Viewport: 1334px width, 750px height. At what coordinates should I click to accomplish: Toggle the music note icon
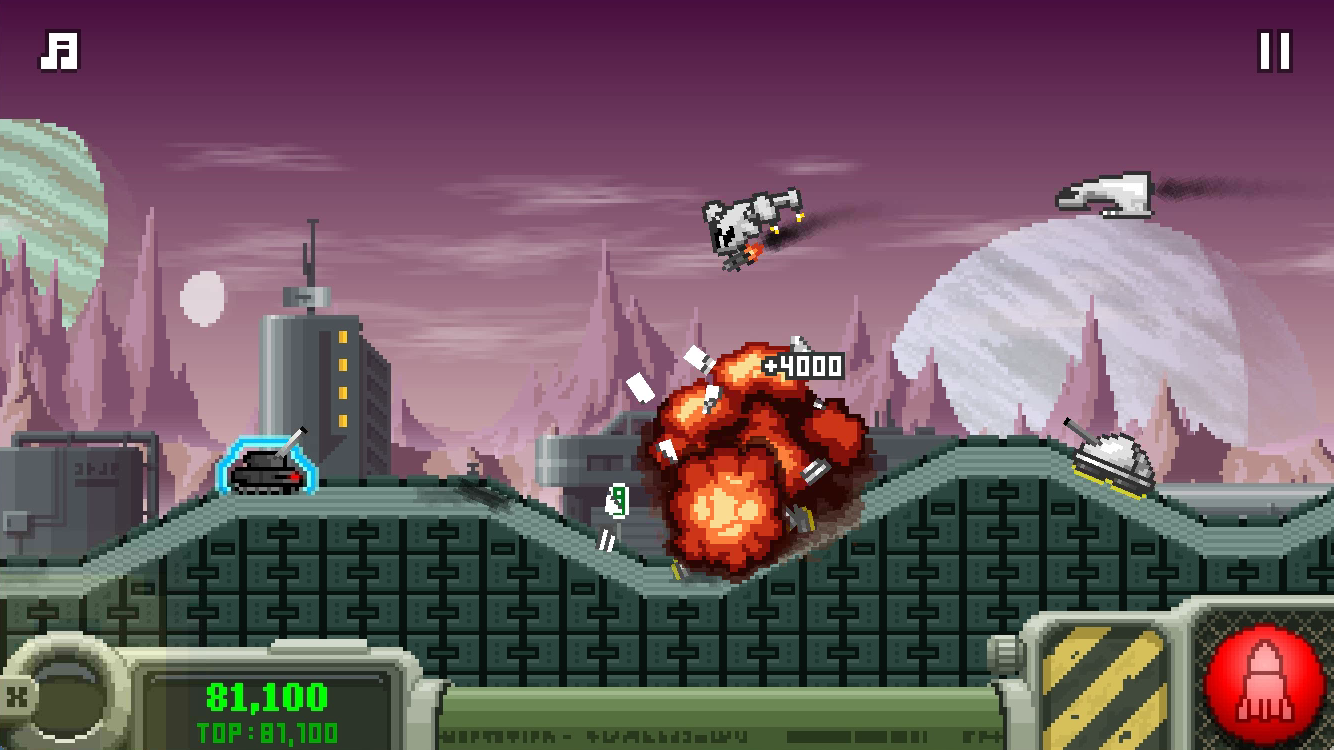(x=59, y=52)
